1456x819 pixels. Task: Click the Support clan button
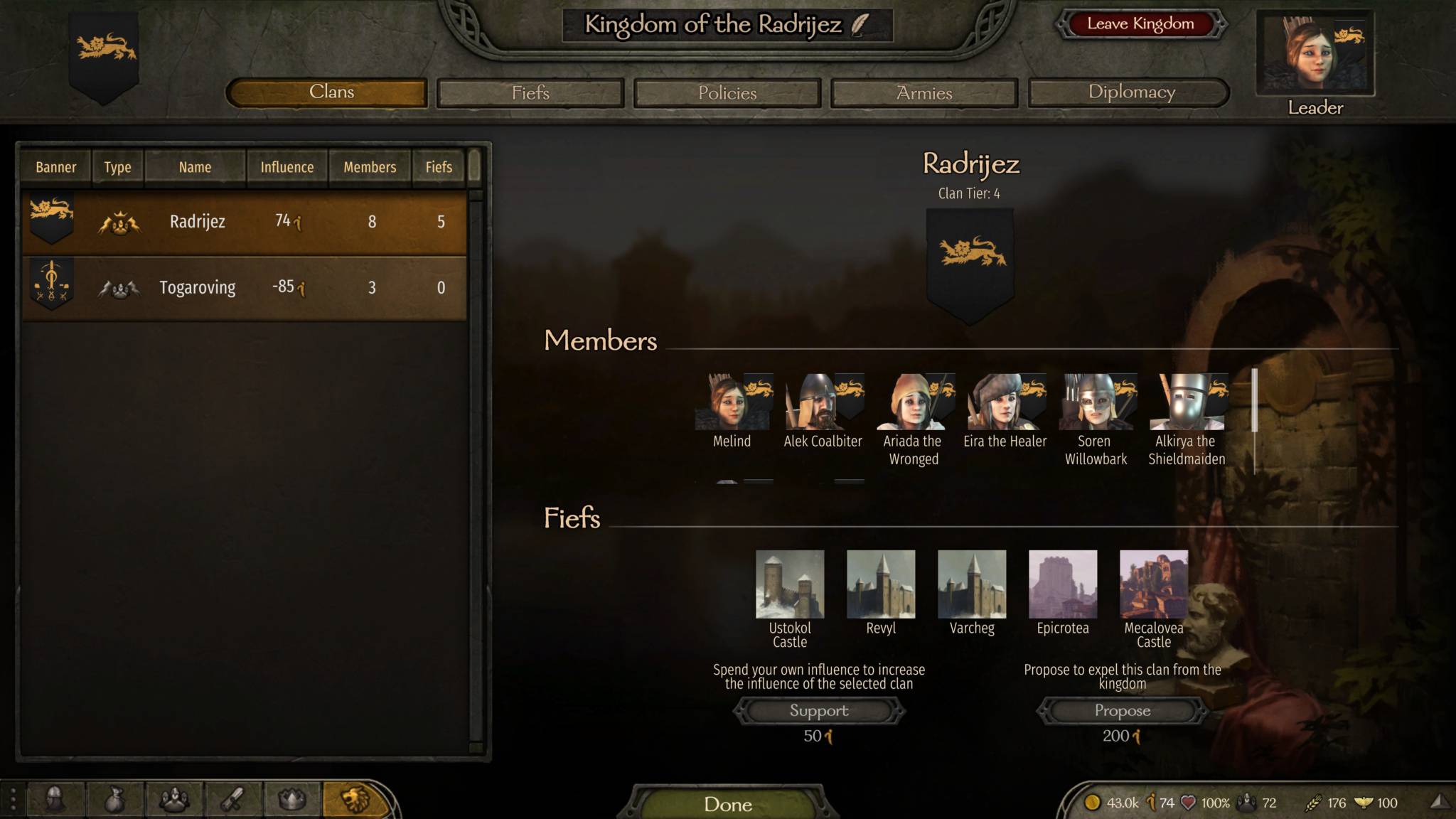coord(819,710)
